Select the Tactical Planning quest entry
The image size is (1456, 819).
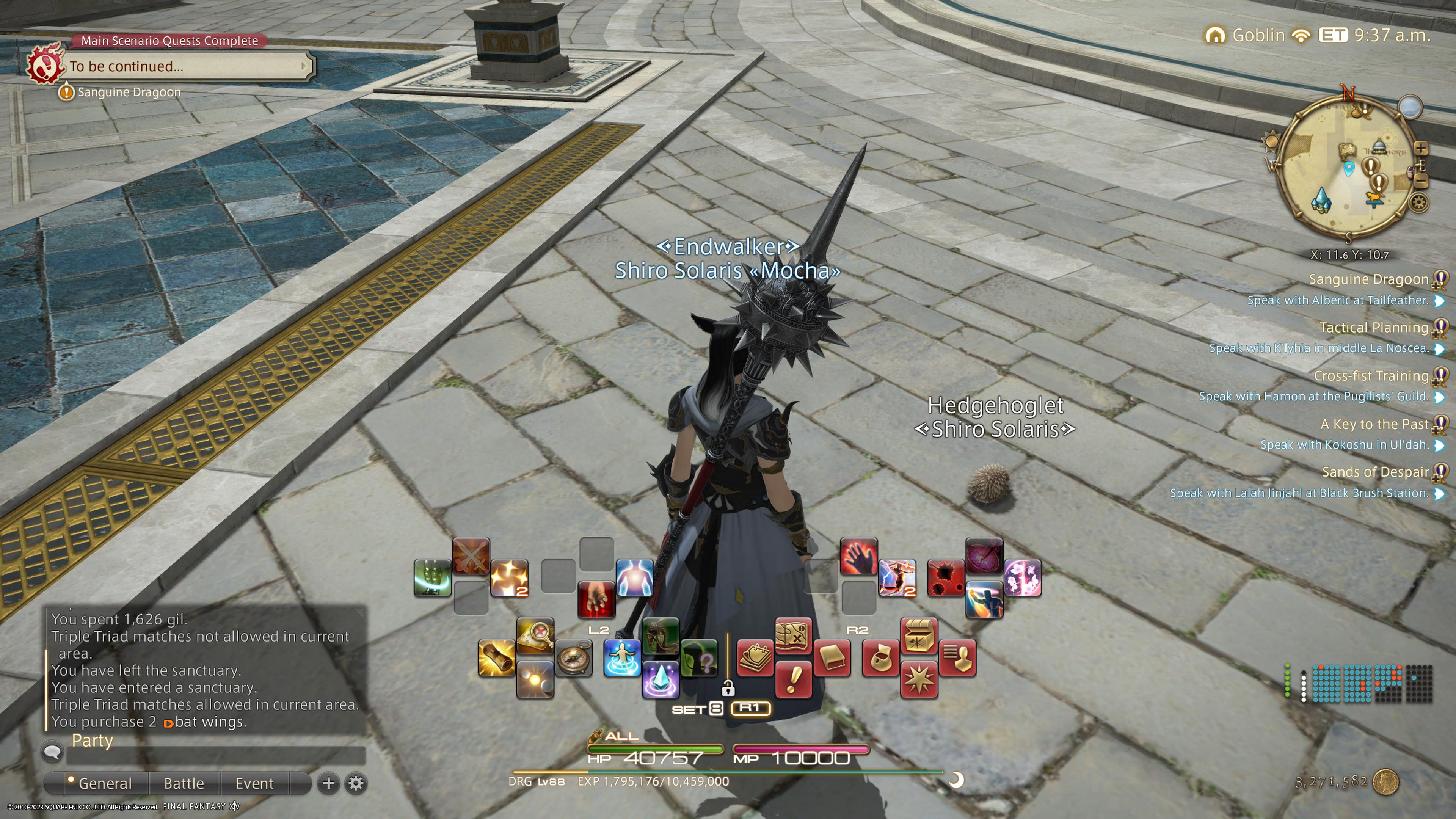point(1373,327)
